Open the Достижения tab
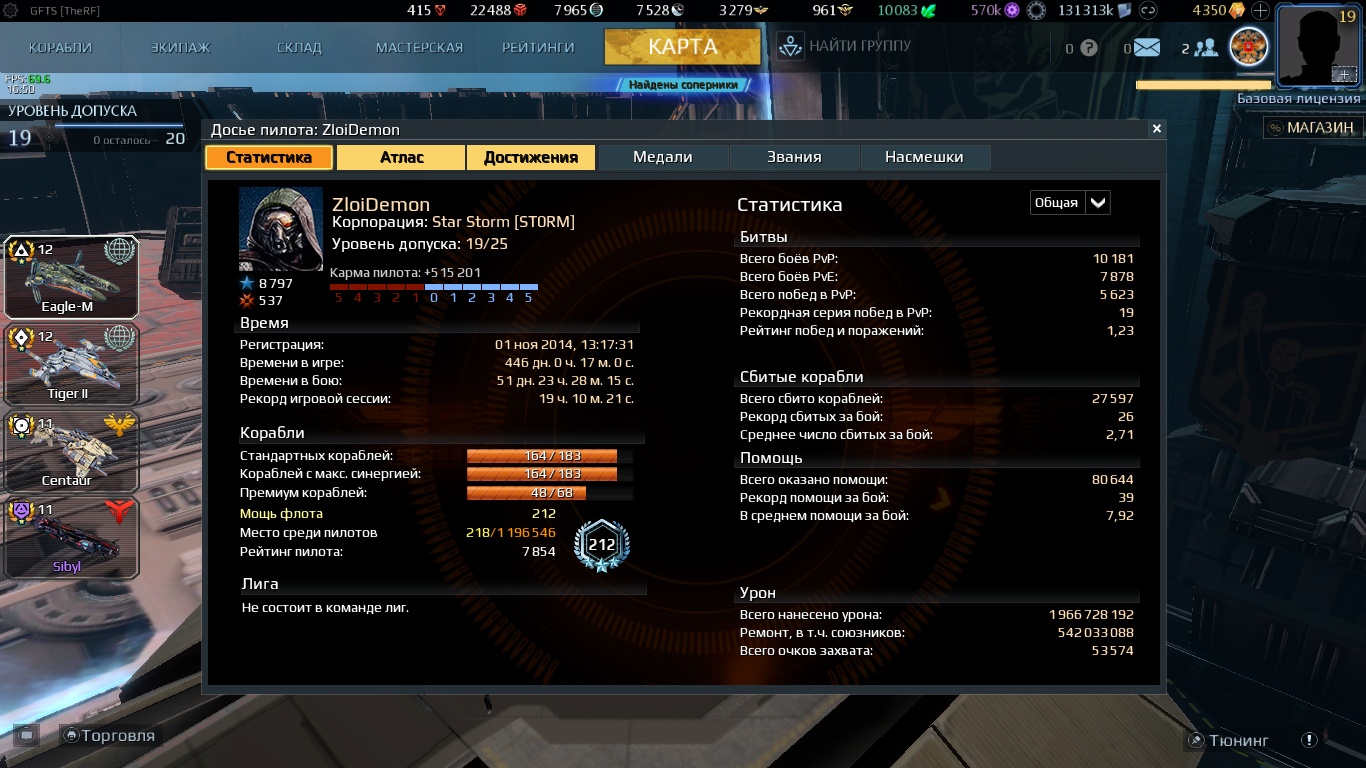The width and height of the screenshot is (1366, 768). coord(530,157)
